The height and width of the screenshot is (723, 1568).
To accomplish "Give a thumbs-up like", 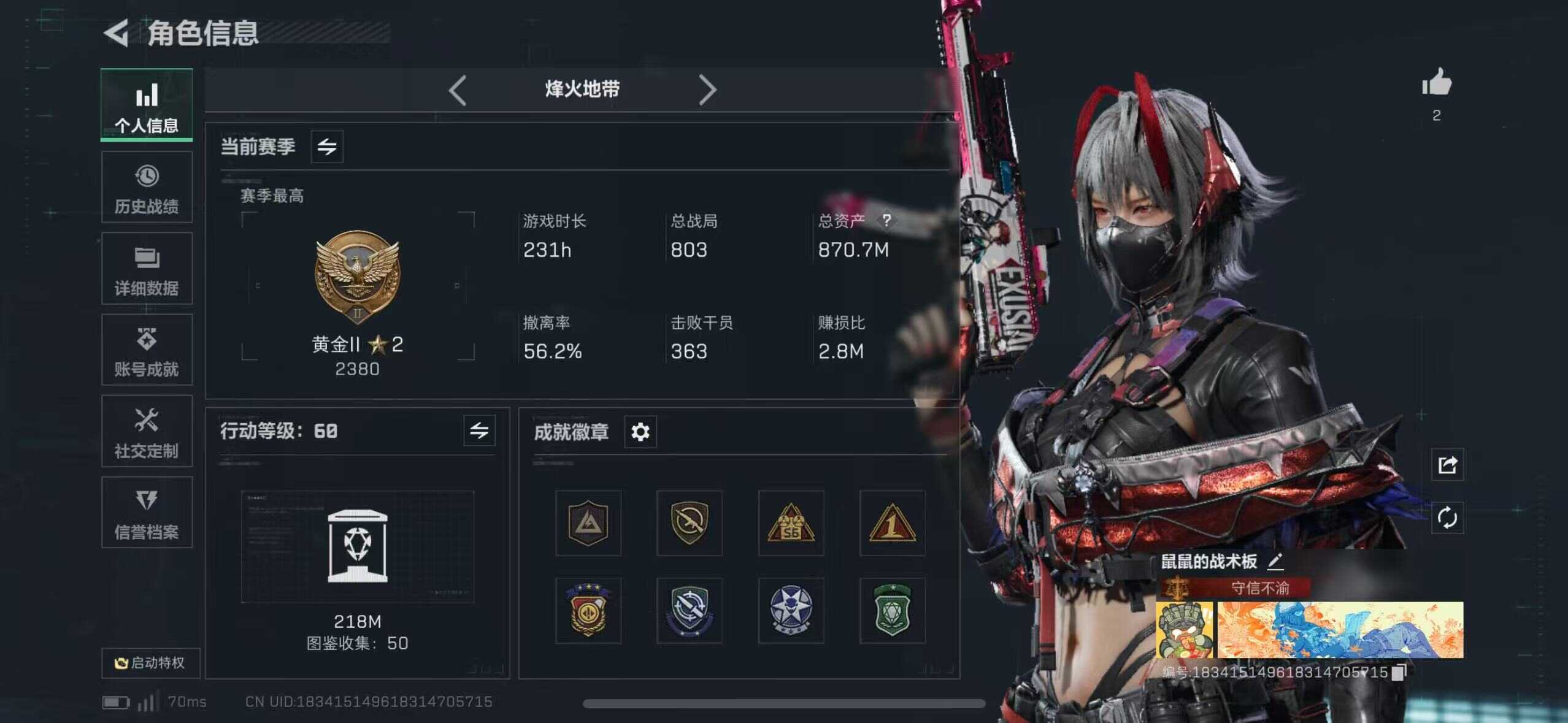I will [1437, 83].
